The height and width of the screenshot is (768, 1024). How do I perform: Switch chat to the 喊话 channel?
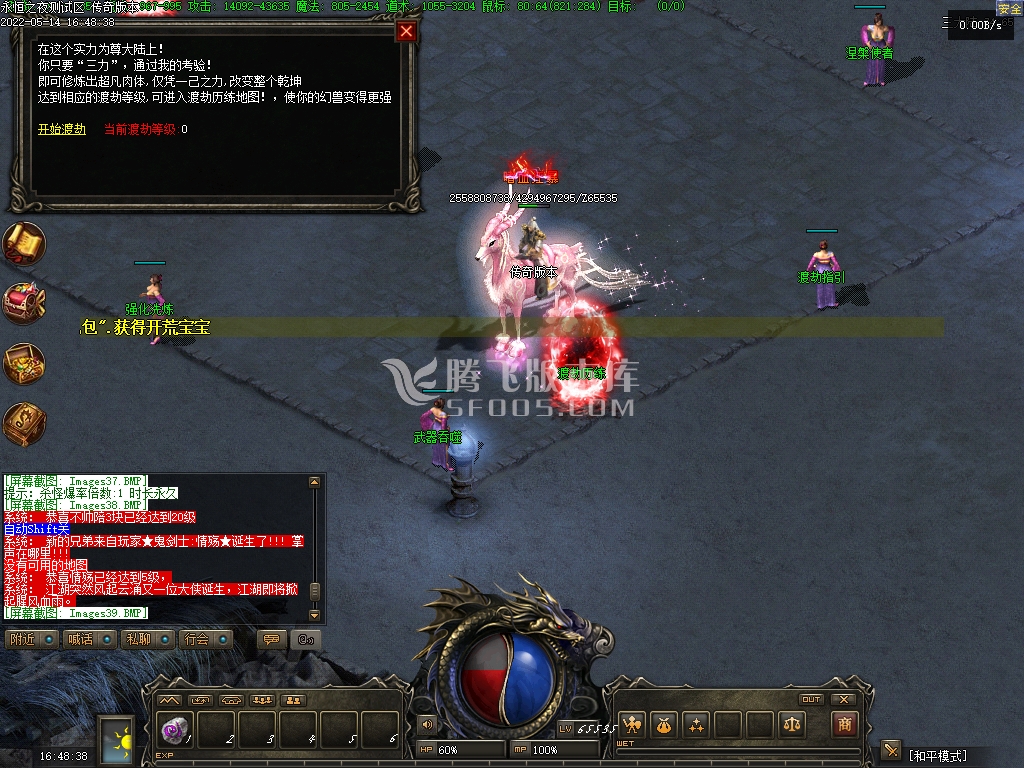tap(90, 639)
